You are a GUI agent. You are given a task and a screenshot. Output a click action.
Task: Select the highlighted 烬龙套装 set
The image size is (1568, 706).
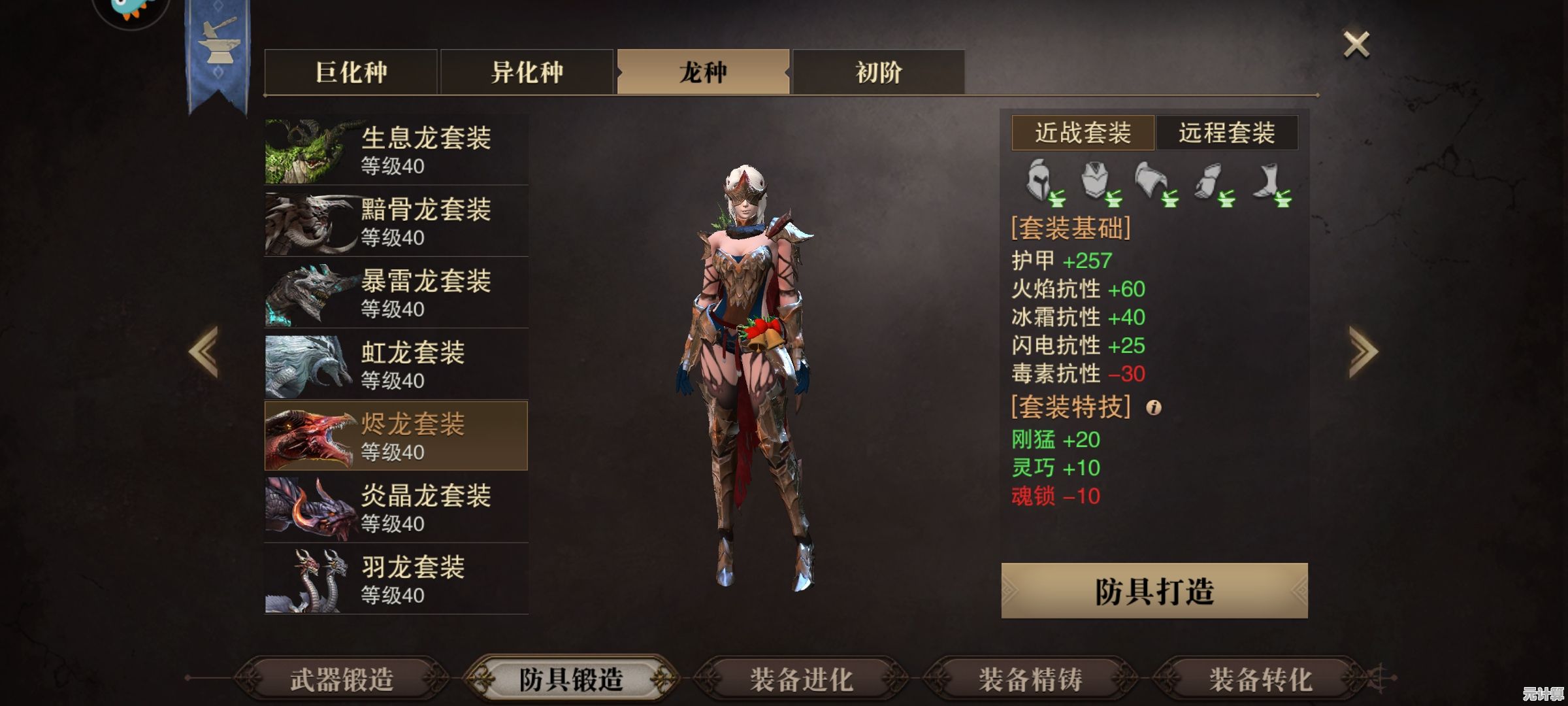pos(396,436)
